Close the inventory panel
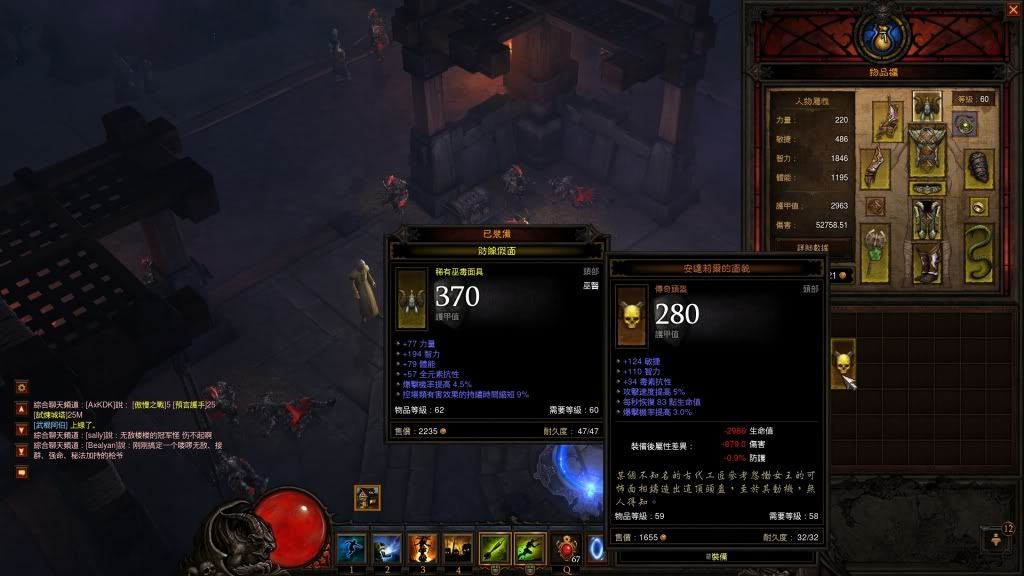 [1012, 10]
